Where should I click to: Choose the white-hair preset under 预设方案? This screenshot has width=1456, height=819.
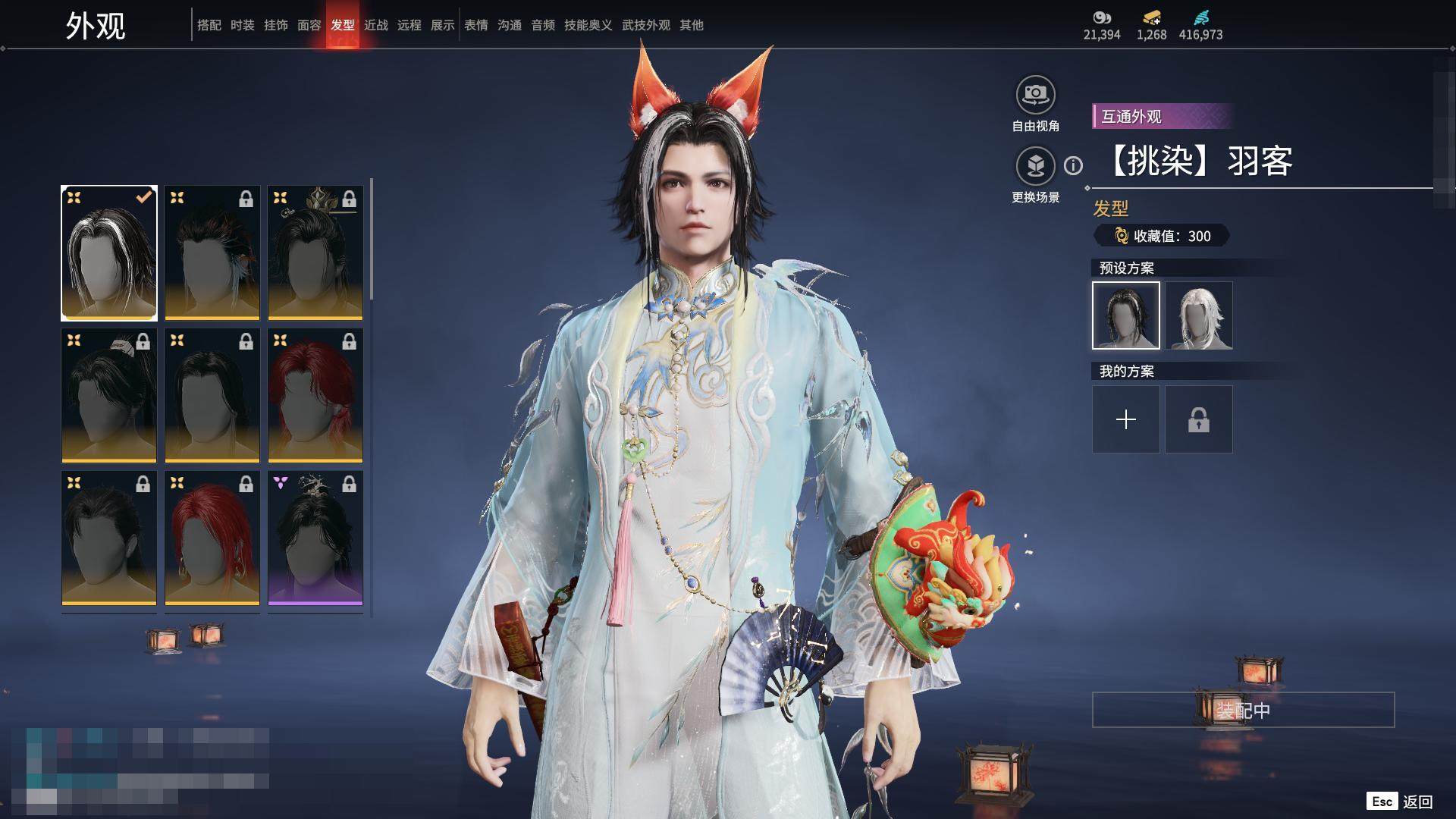point(1199,315)
